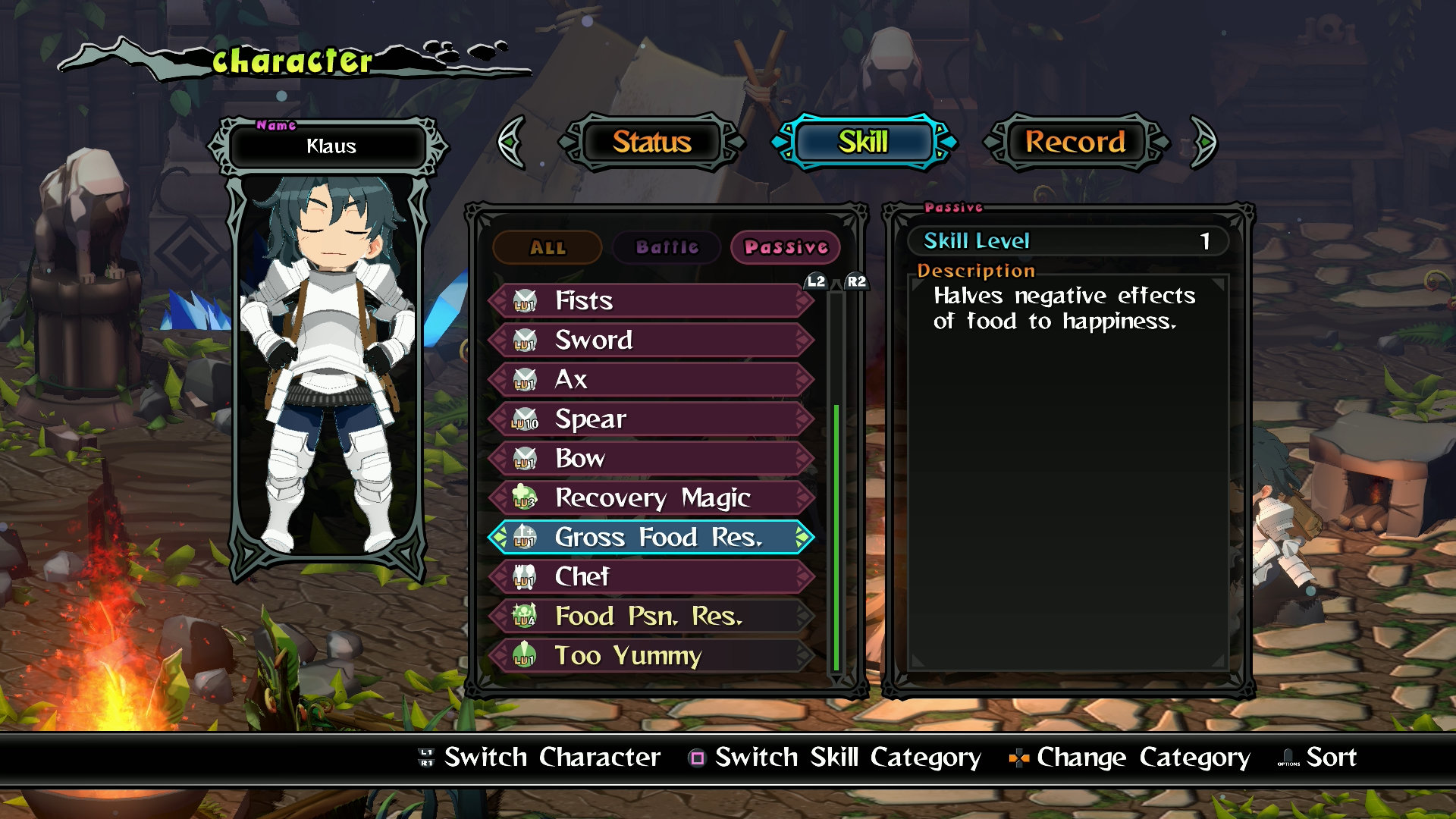Image resolution: width=1456 pixels, height=819 pixels.
Task: Select the Fists skill row
Action: [x=651, y=301]
